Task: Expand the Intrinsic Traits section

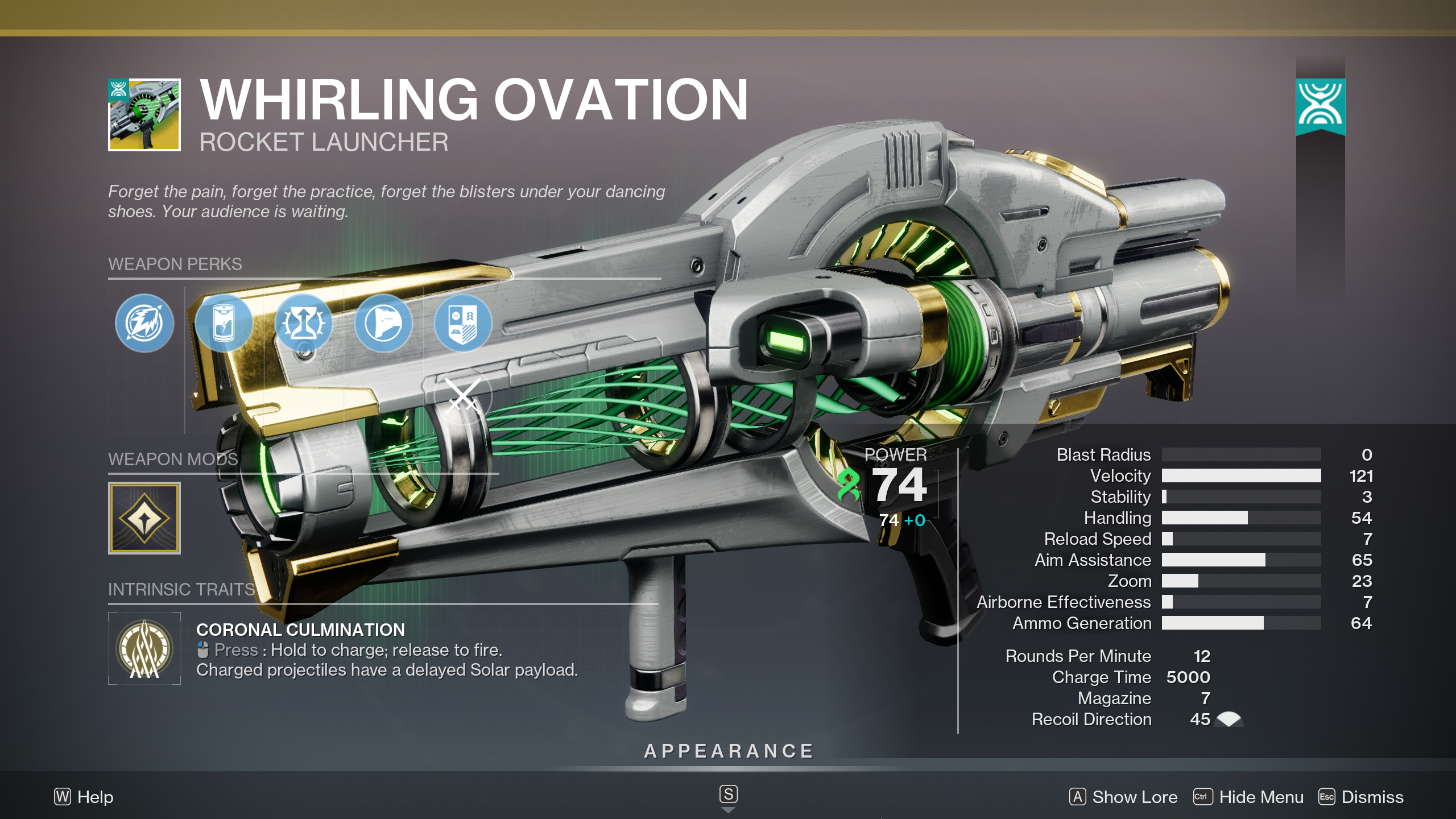Action: point(182,590)
